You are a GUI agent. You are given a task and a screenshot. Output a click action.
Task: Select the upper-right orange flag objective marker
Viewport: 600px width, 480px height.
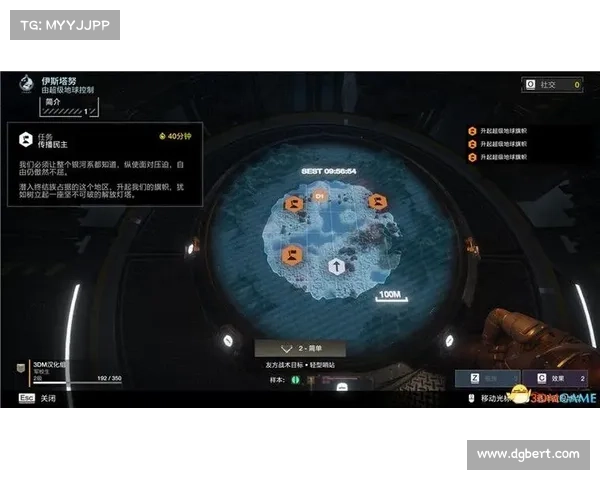click(377, 202)
